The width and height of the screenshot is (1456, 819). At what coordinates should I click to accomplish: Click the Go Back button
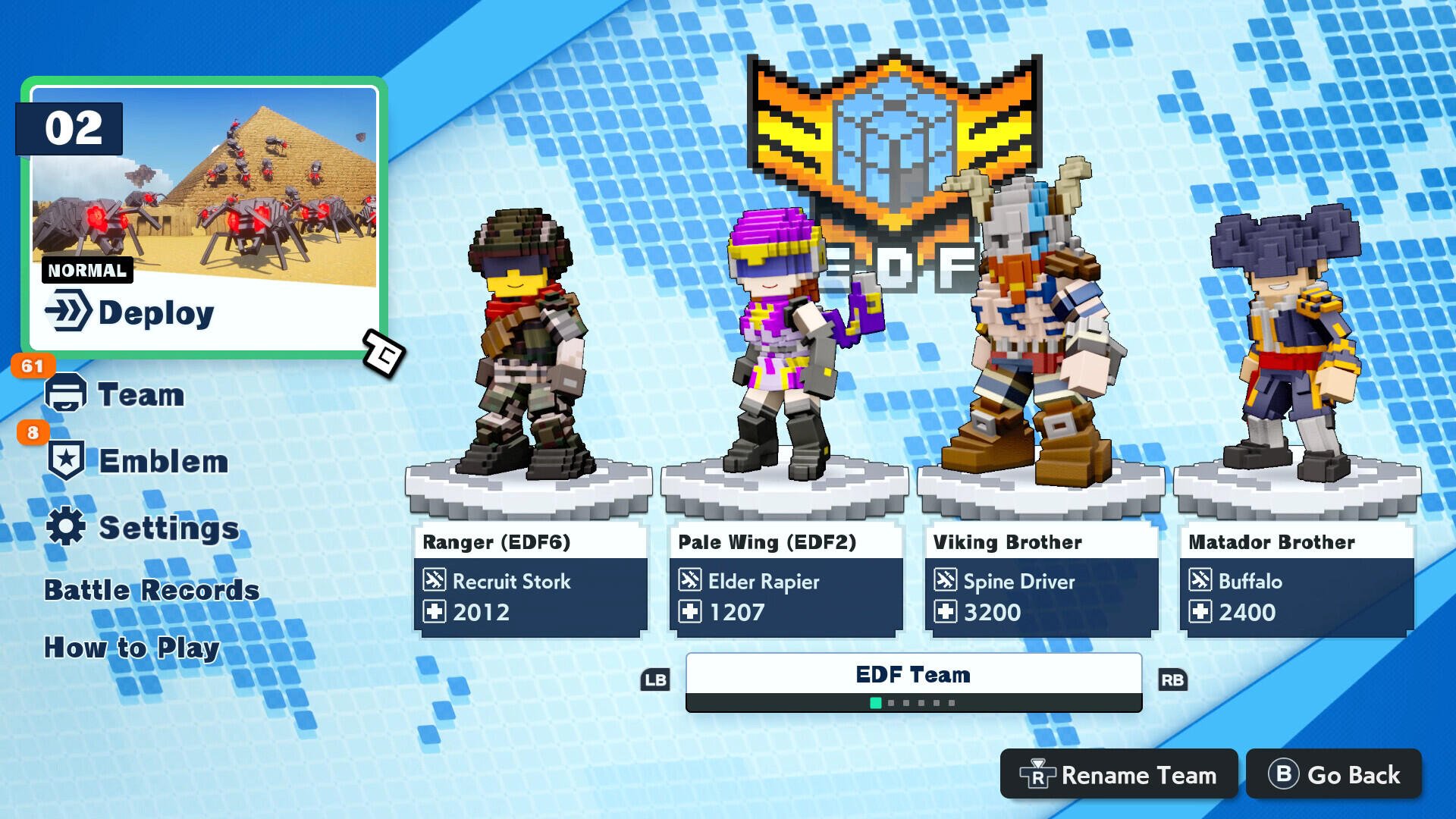[1333, 775]
